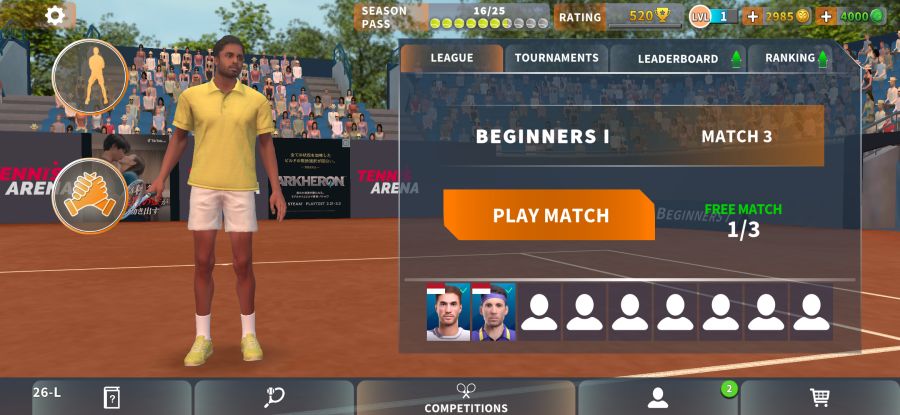Select the Competitions bottom tab
This screenshot has height=415, width=900.
(x=466, y=398)
